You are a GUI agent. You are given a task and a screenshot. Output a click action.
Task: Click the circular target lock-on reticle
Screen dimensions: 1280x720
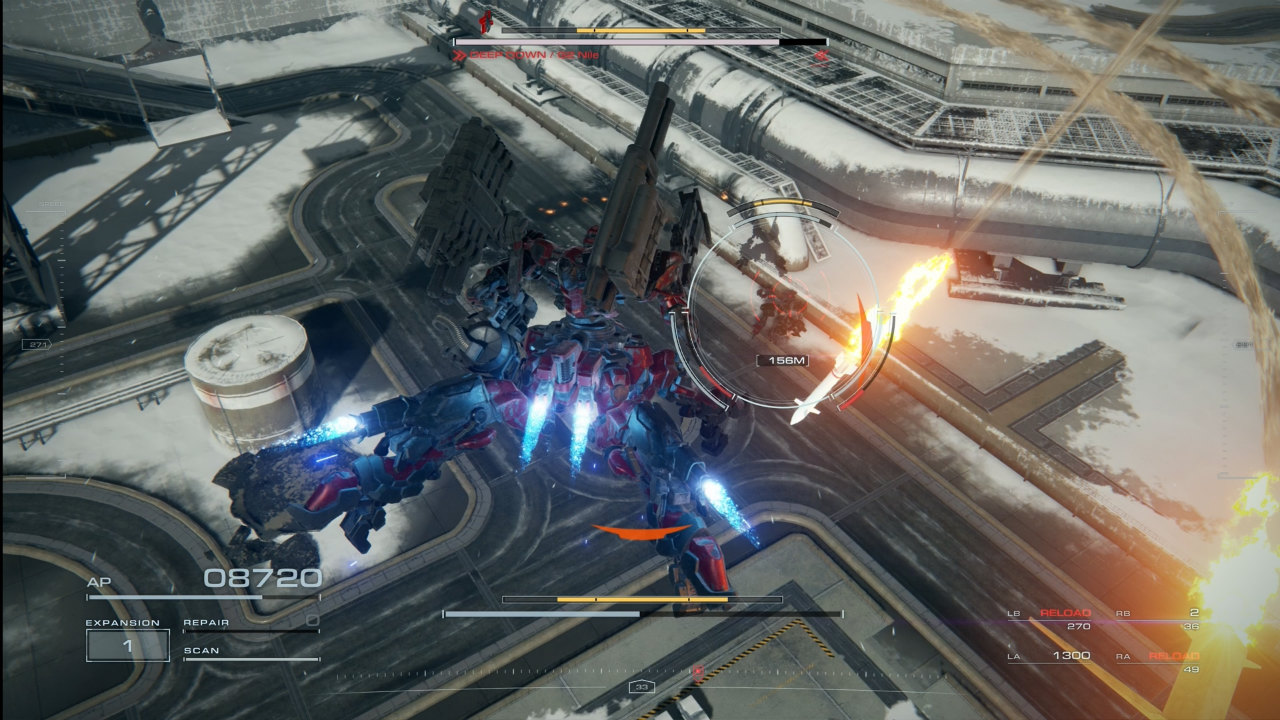click(x=783, y=318)
